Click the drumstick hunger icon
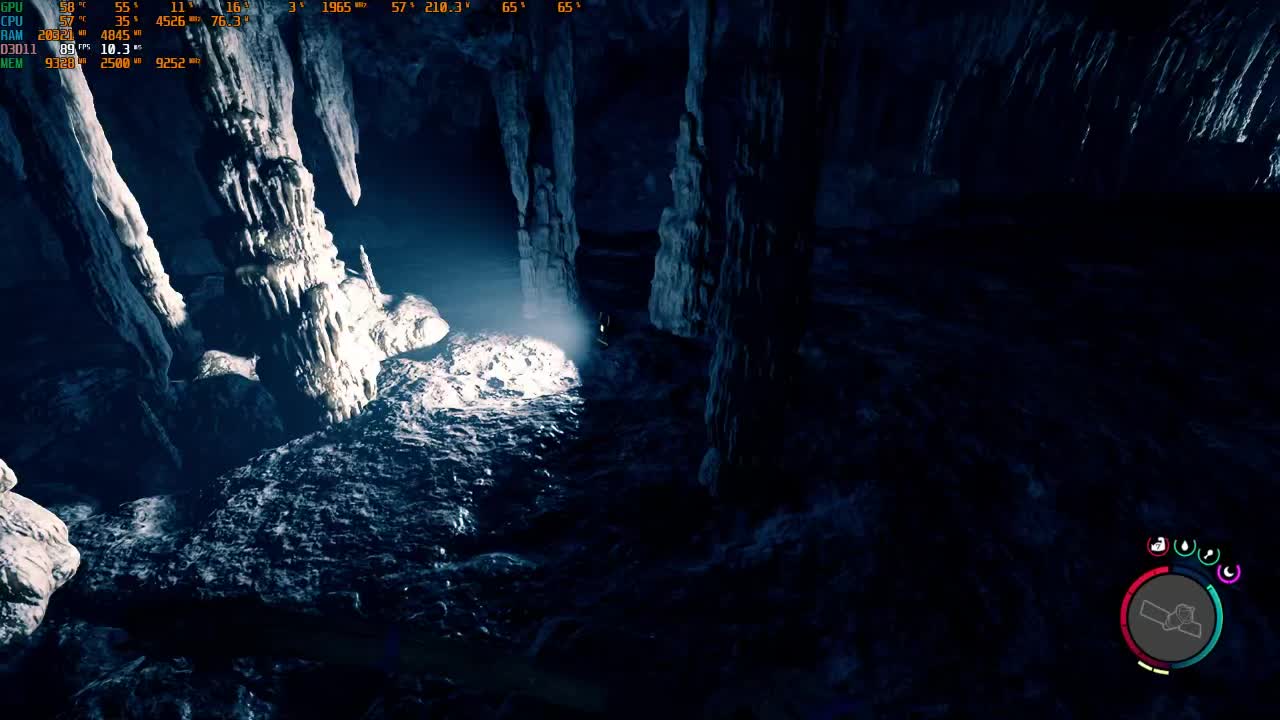This screenshot has height=720, width=1280. coord(1208,554)
